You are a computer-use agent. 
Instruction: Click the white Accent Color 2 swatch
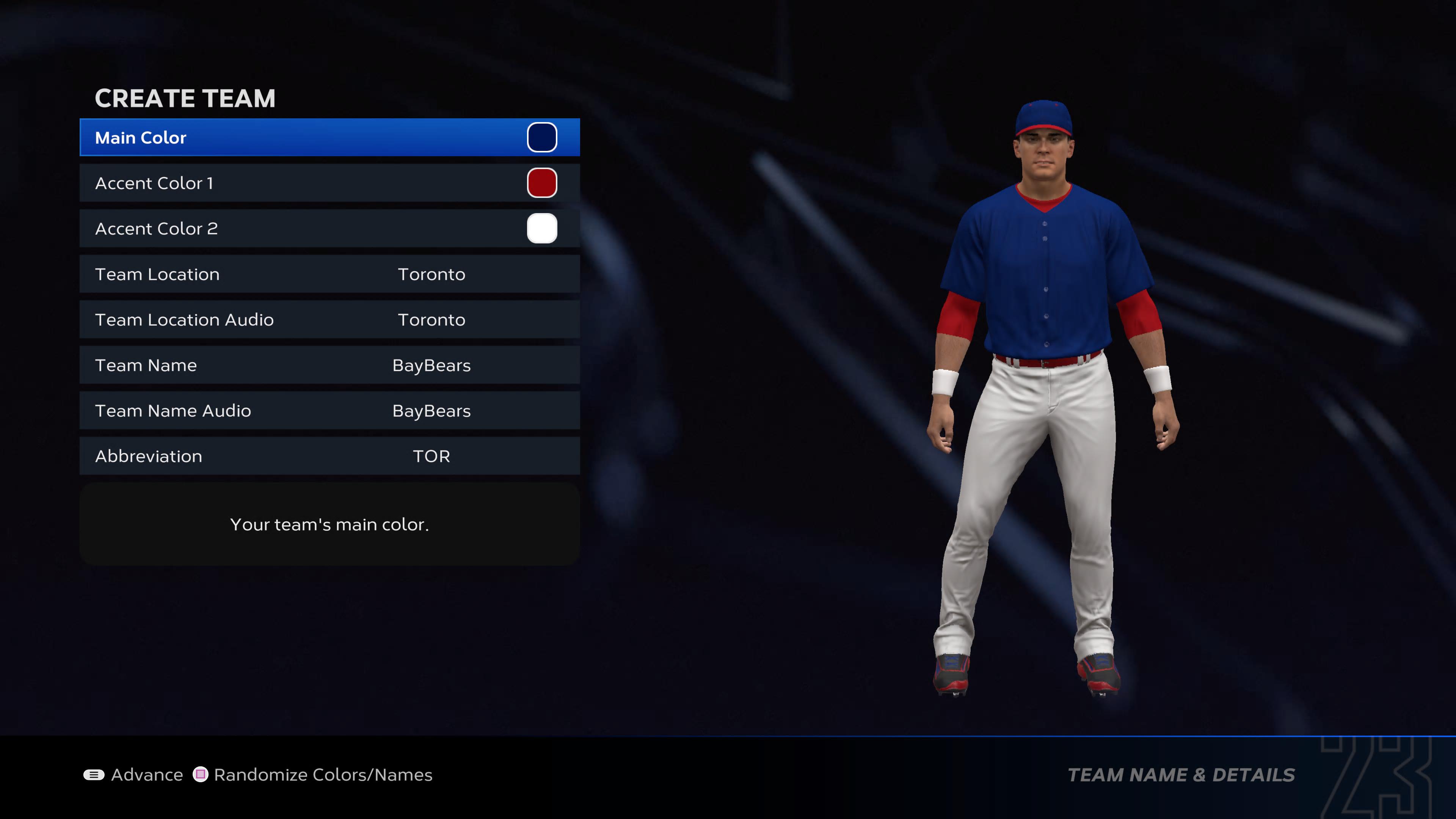pos(541,228)
